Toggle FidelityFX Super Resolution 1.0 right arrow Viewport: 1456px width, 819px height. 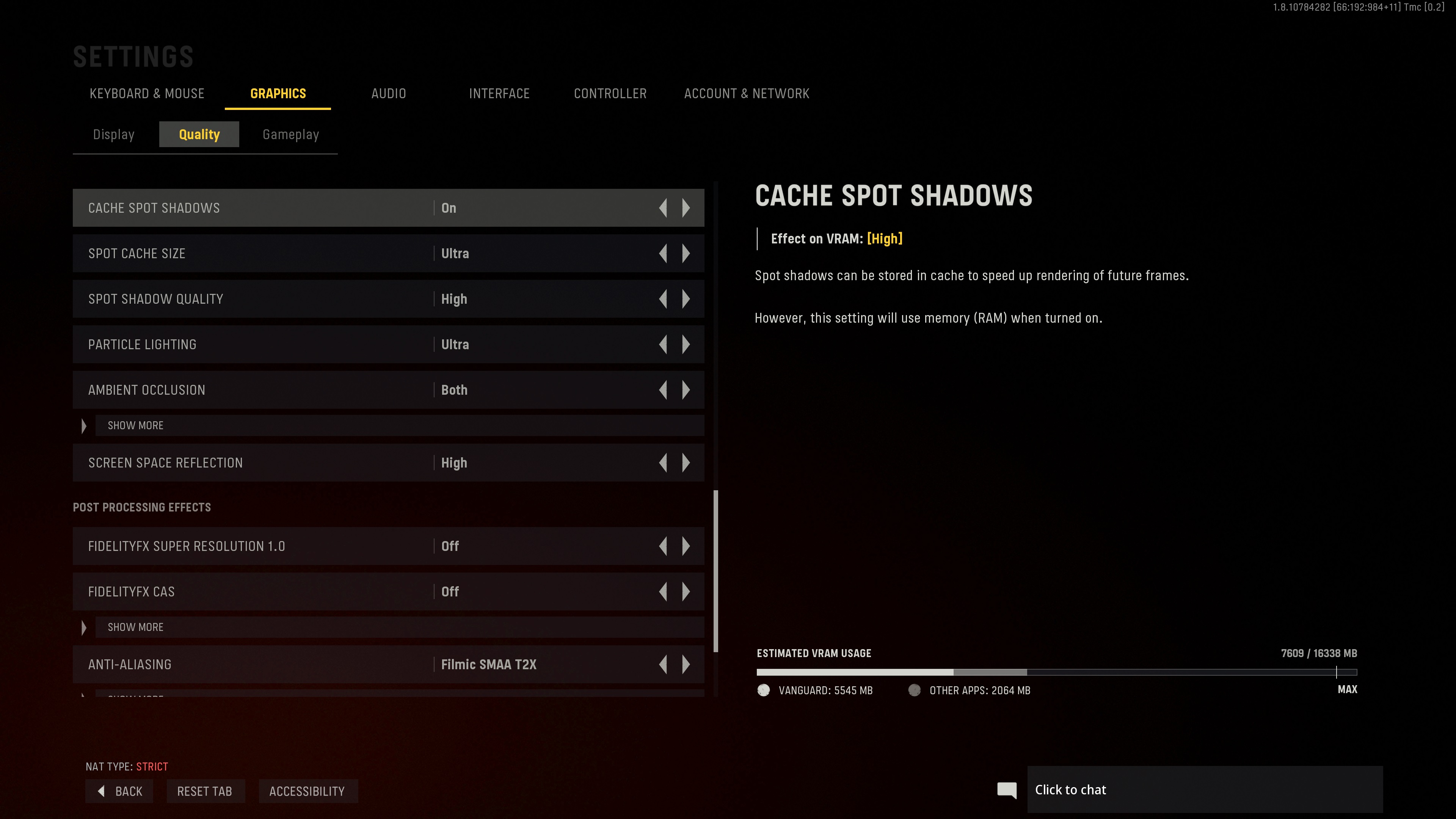[686, 546]
